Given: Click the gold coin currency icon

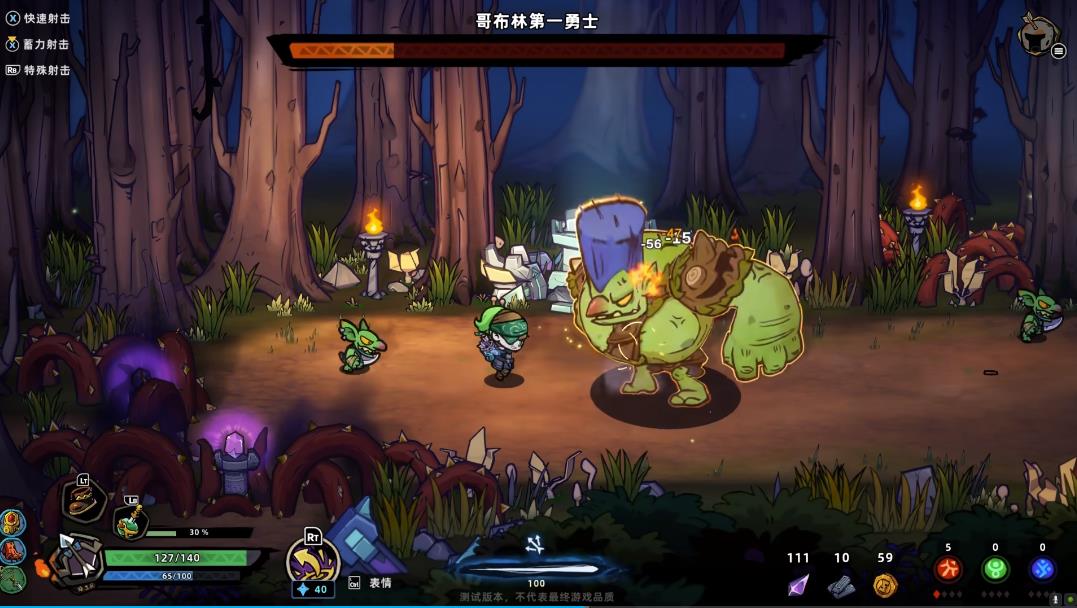Looking at the screenshot, I should pyautogui.click(x=885, y=585).
